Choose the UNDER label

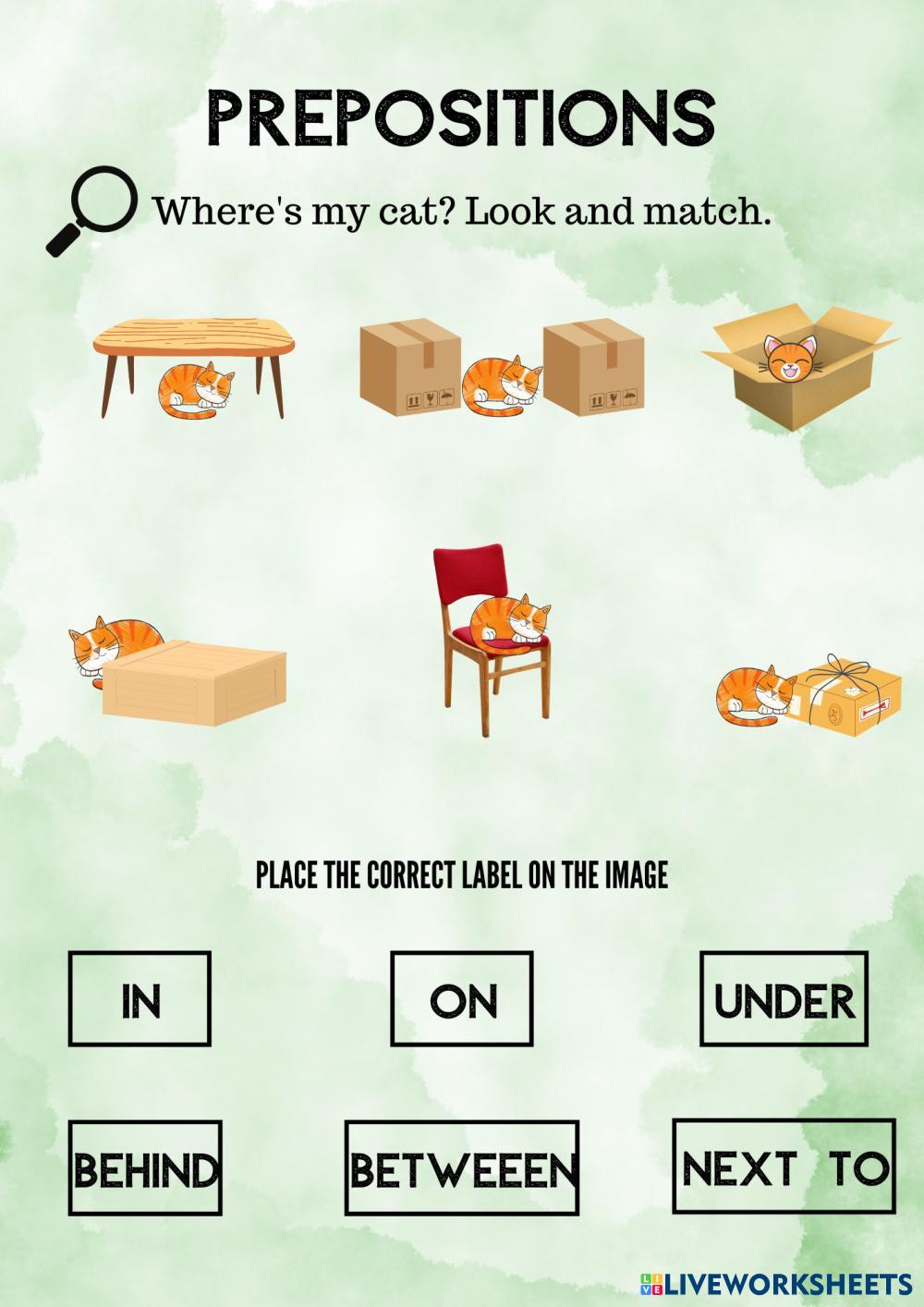click(x=784, y=999)
